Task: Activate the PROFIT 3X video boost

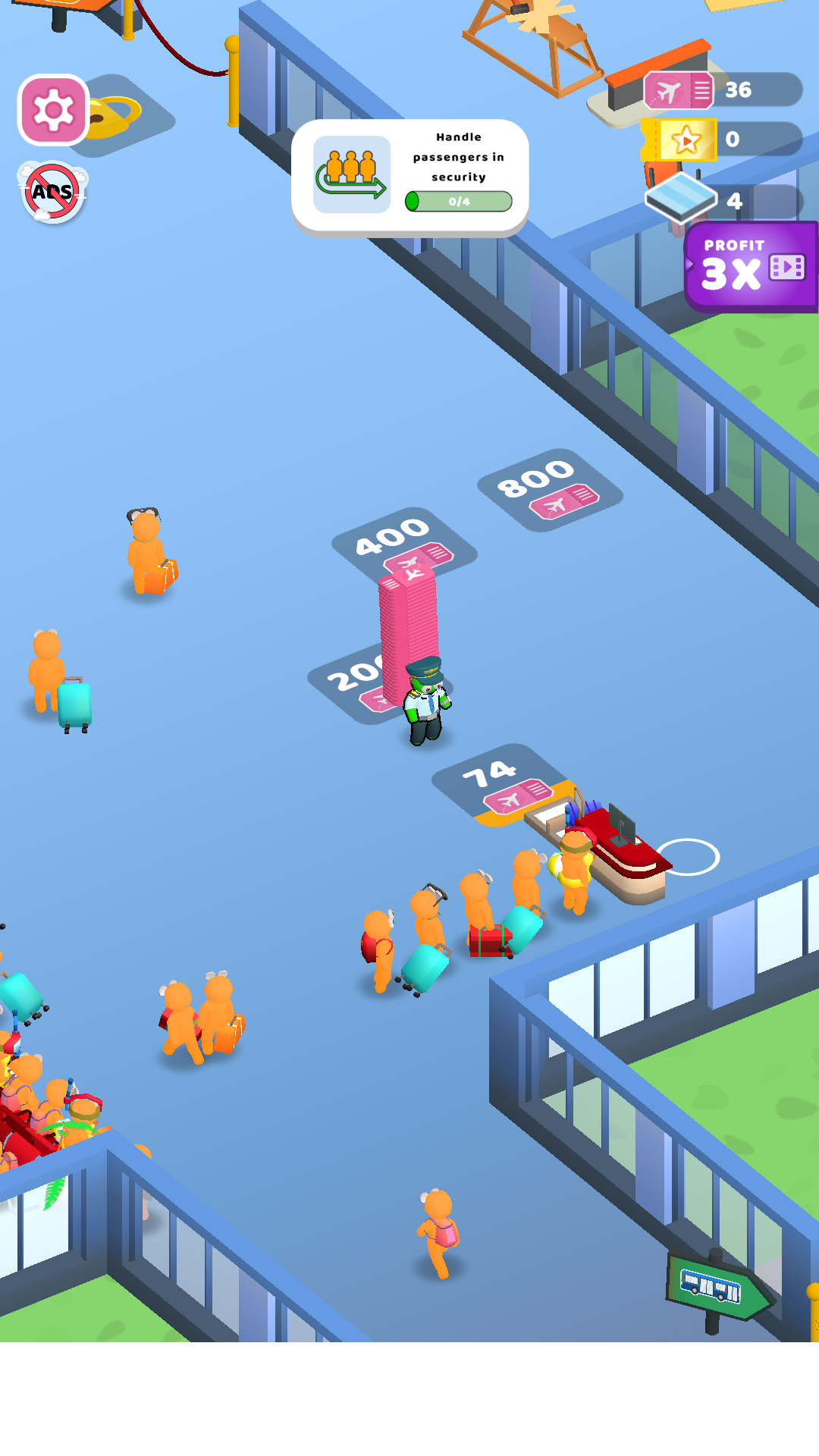Action: tap(751, 267)
